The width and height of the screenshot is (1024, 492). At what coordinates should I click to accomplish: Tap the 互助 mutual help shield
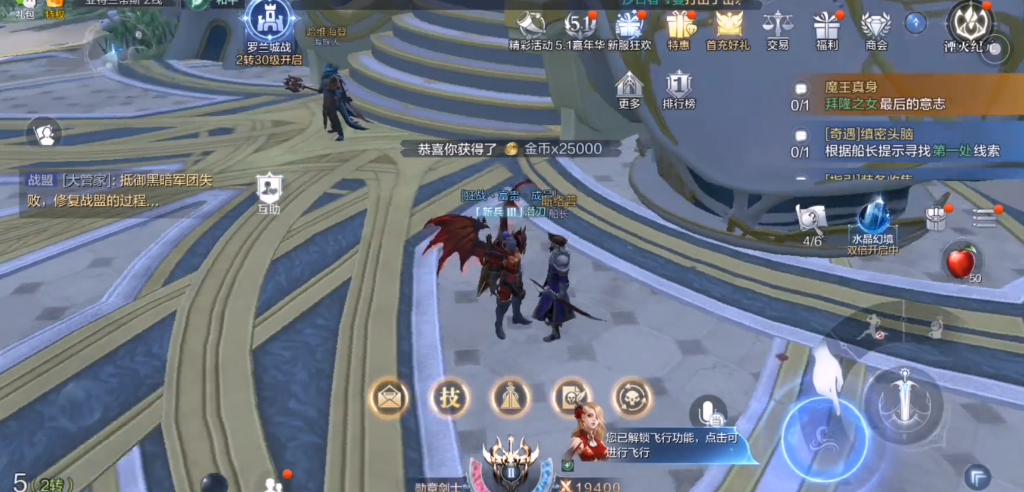(268, 192)
